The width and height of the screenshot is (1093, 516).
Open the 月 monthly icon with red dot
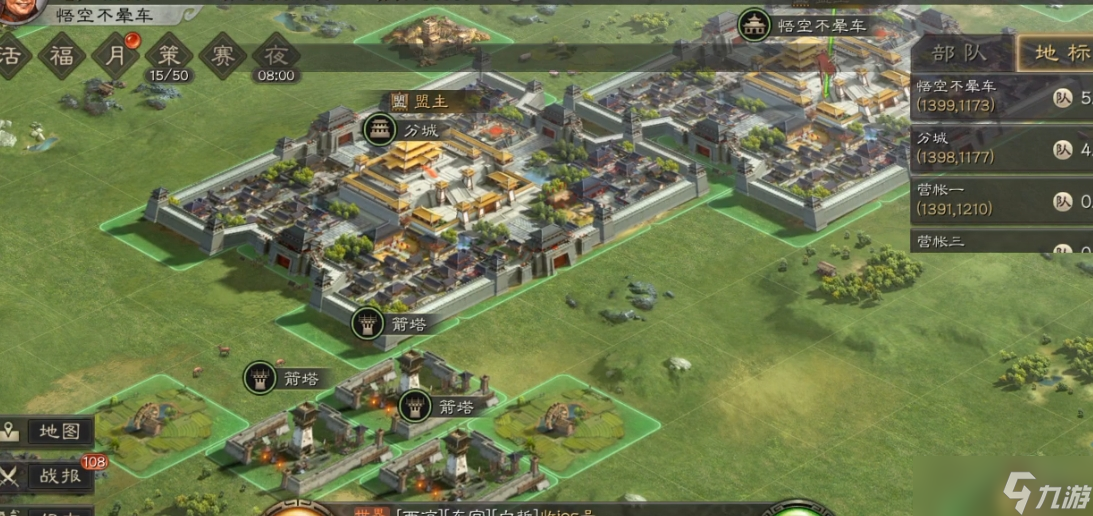point(116,54)
